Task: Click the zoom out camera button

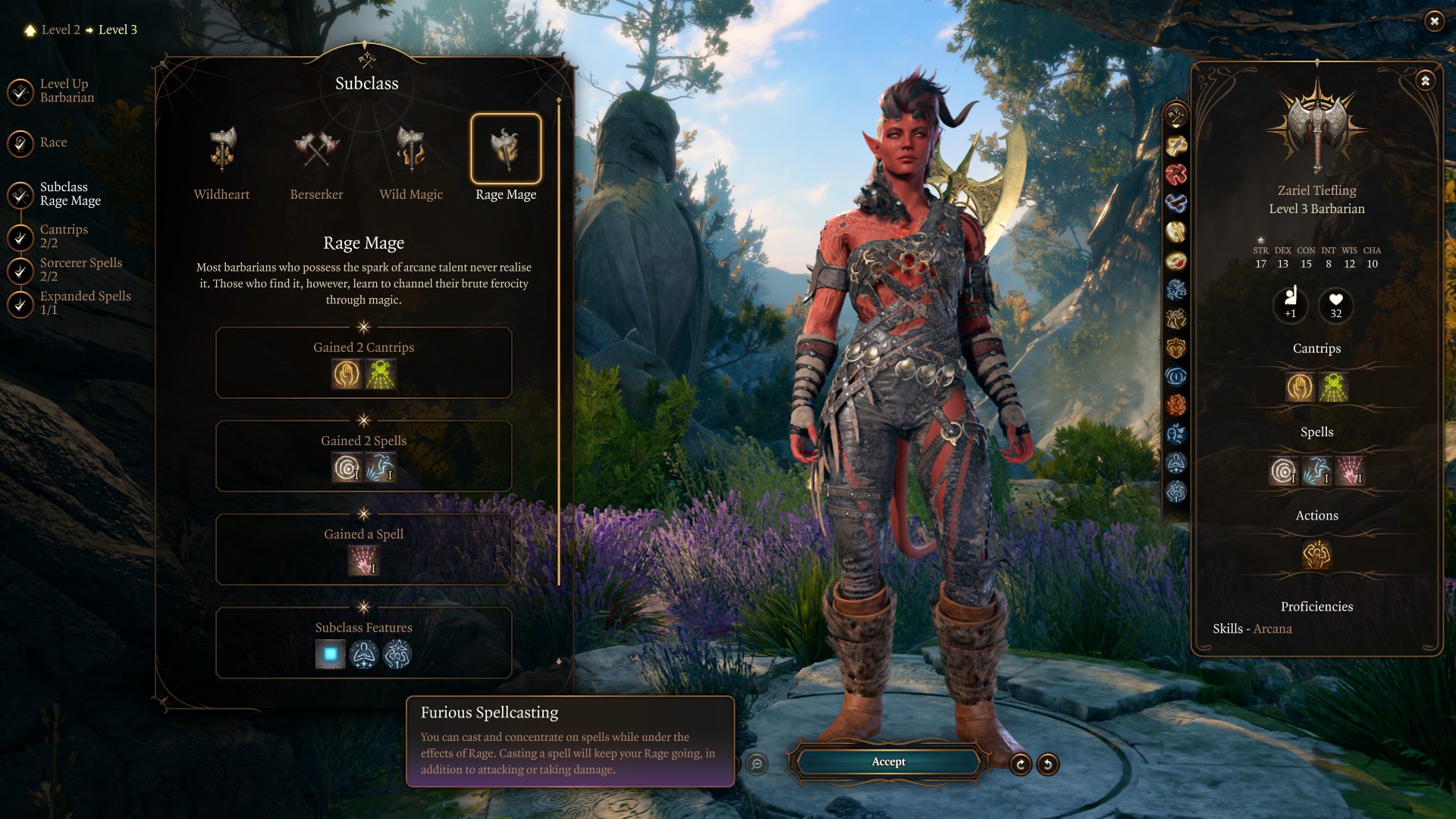Action: 756,764
